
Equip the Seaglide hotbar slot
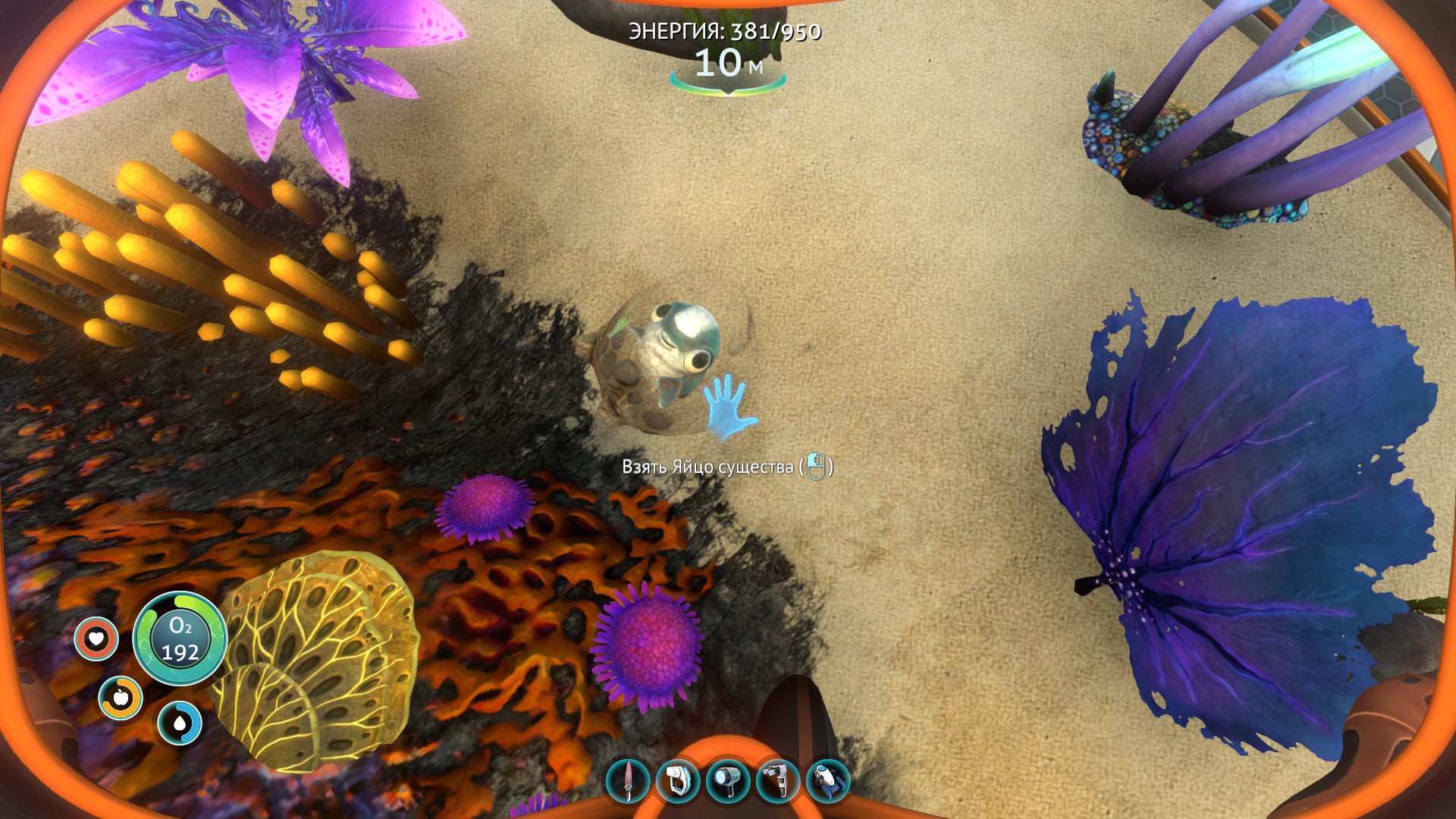(x=828, y=781)
